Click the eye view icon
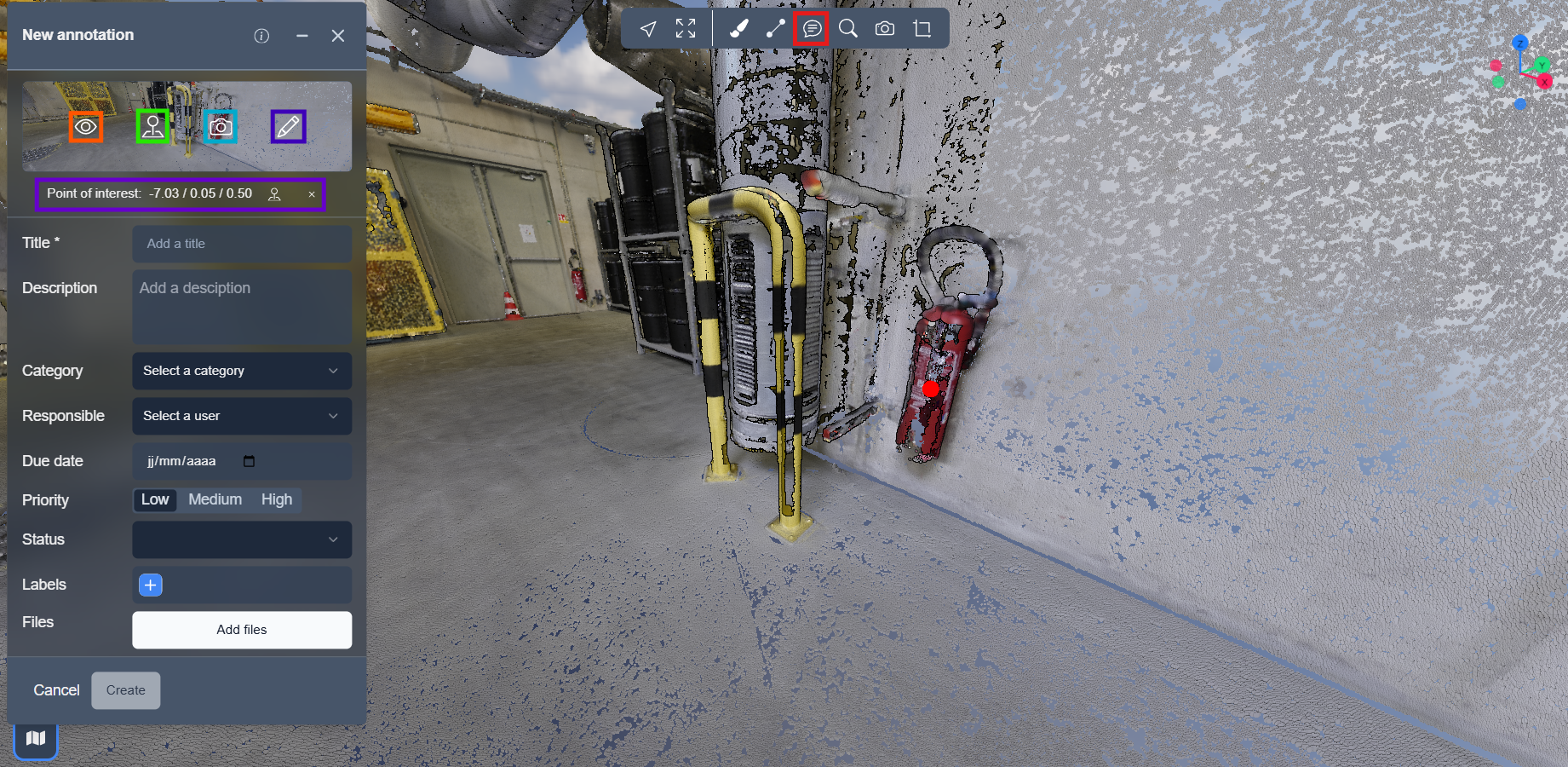Viewport: 1568px width, 767px height. pyautogui.click(x=86, y=127)
